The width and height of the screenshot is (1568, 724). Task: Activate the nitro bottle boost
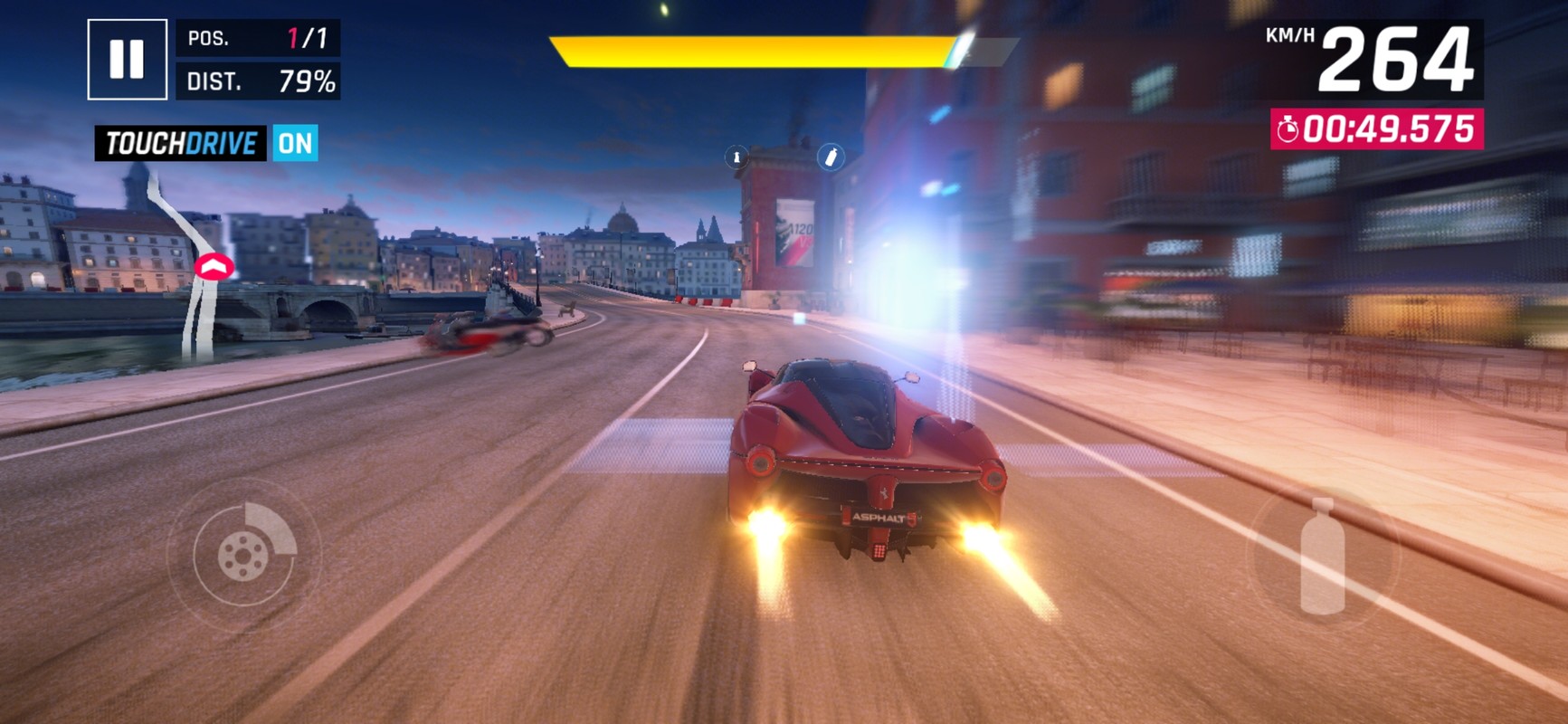pos(1322,556)
